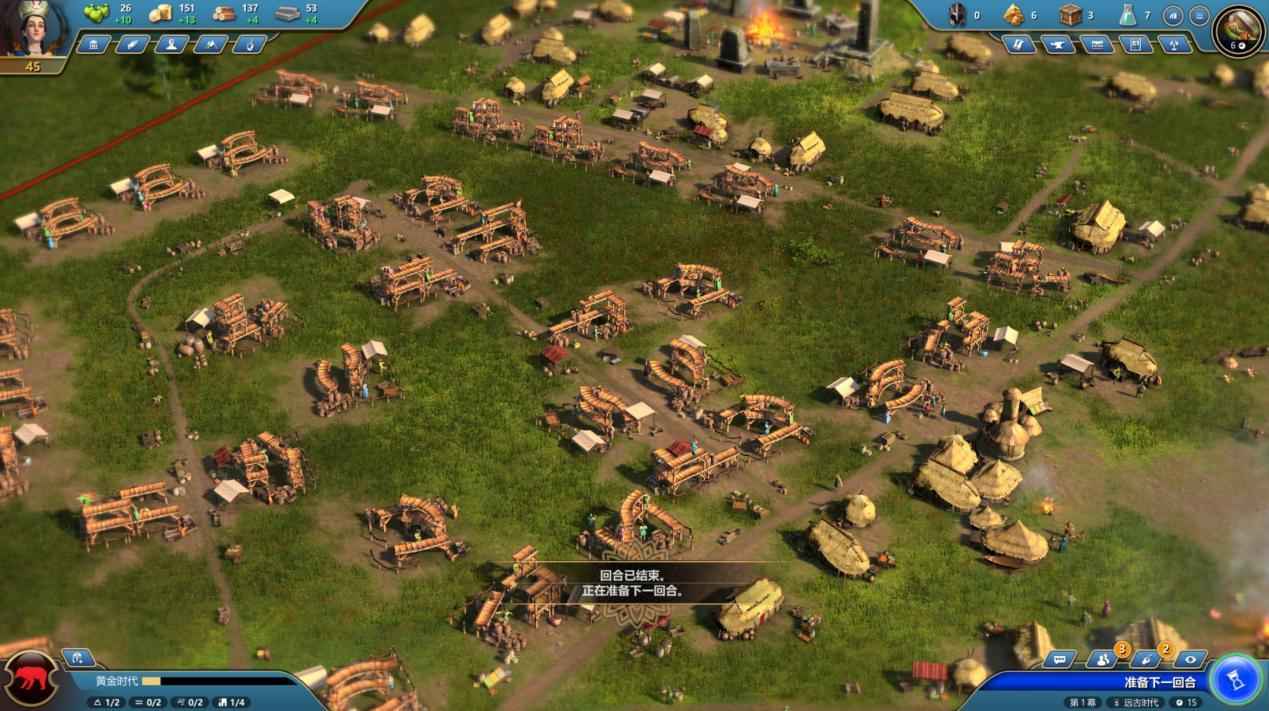Image resolution: width=1269 pixels, height=711 pixels.
Task: Click the circular feast portrait showing 6
Action: point(1238,29)
